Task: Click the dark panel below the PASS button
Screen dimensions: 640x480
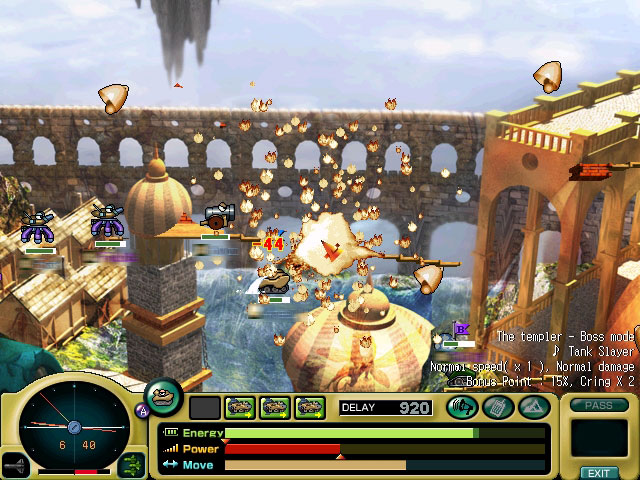Action: click(598, 438)
